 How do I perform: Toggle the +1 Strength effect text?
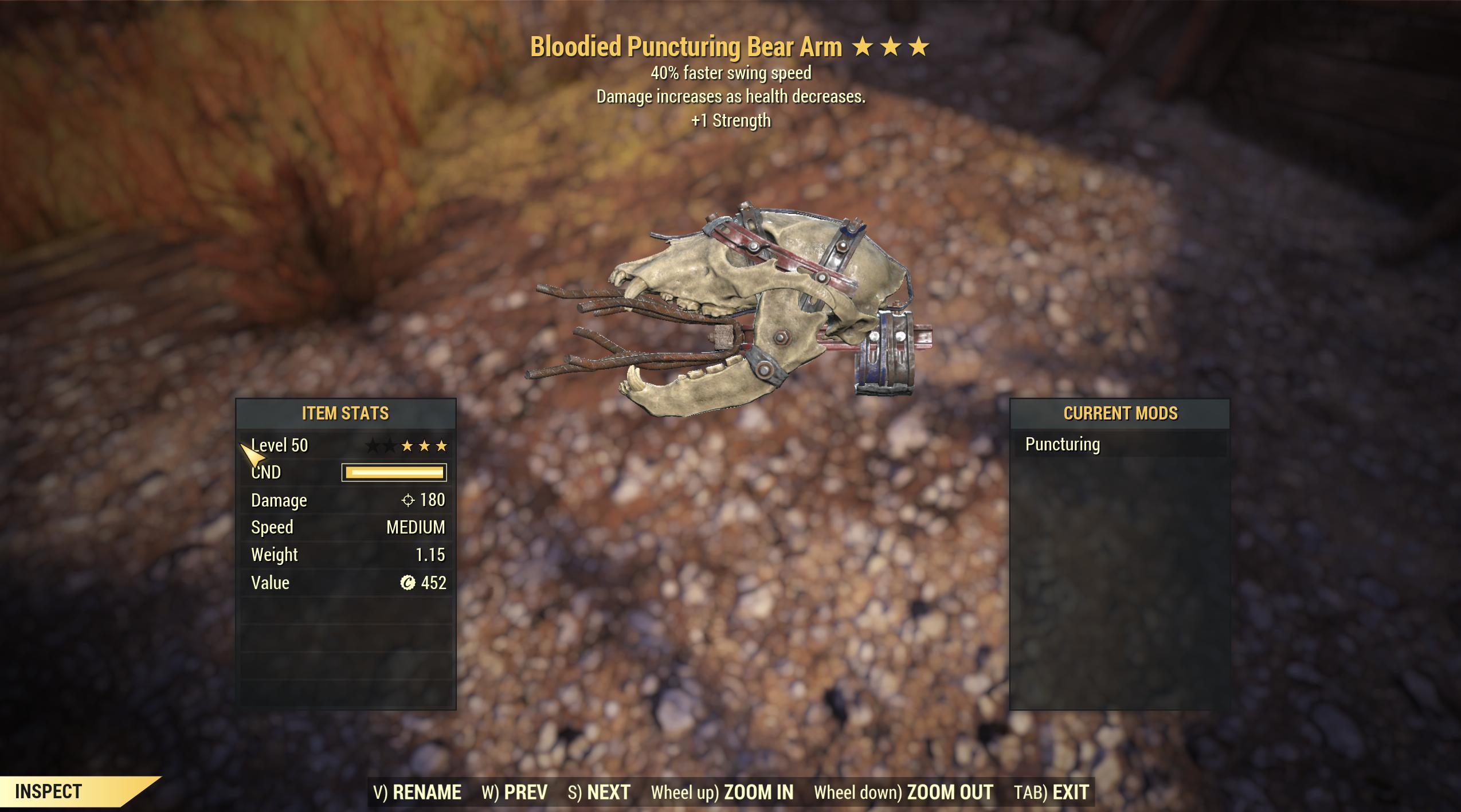(x=730, y=120)
